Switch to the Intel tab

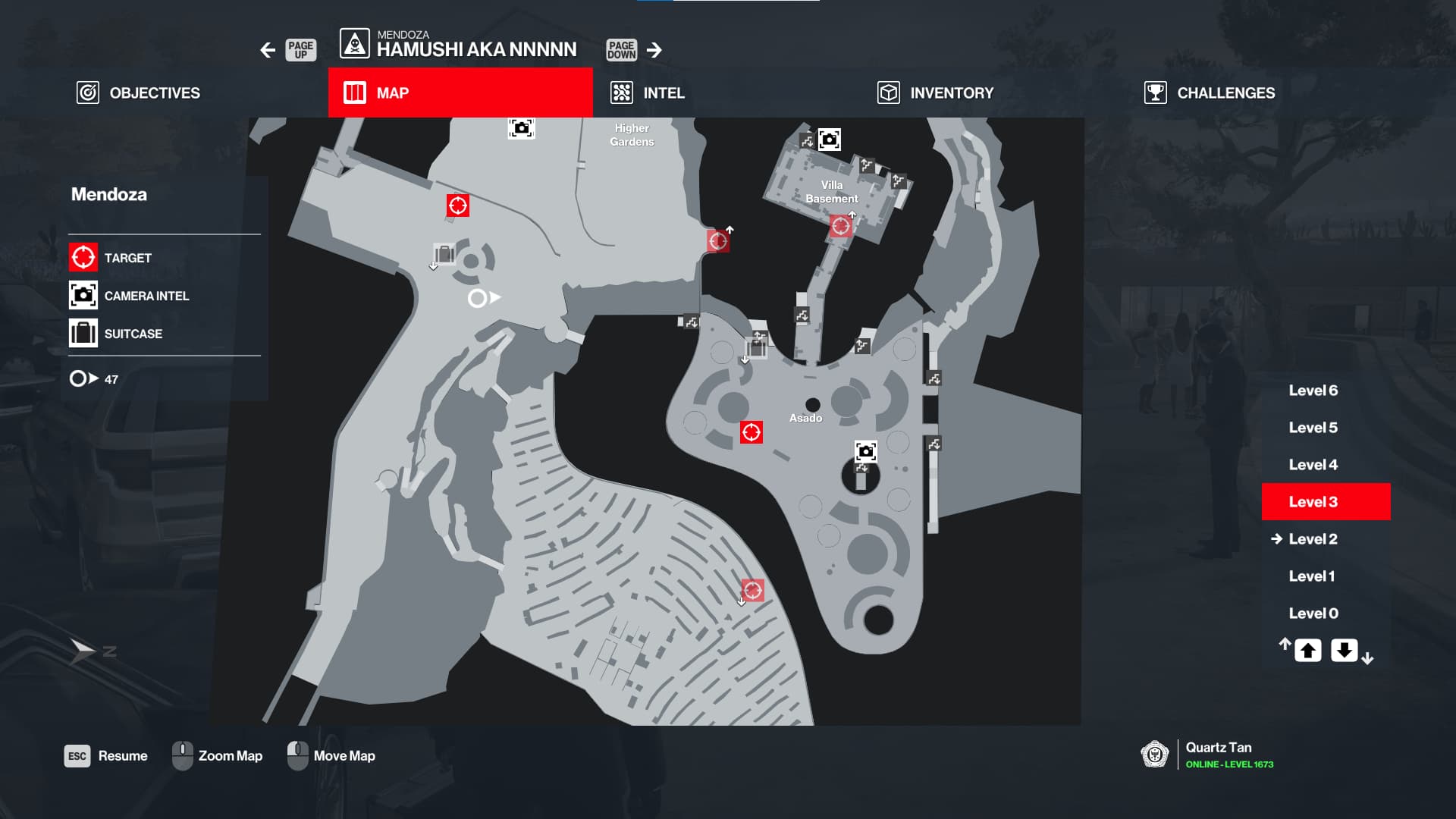coord(648,93)
